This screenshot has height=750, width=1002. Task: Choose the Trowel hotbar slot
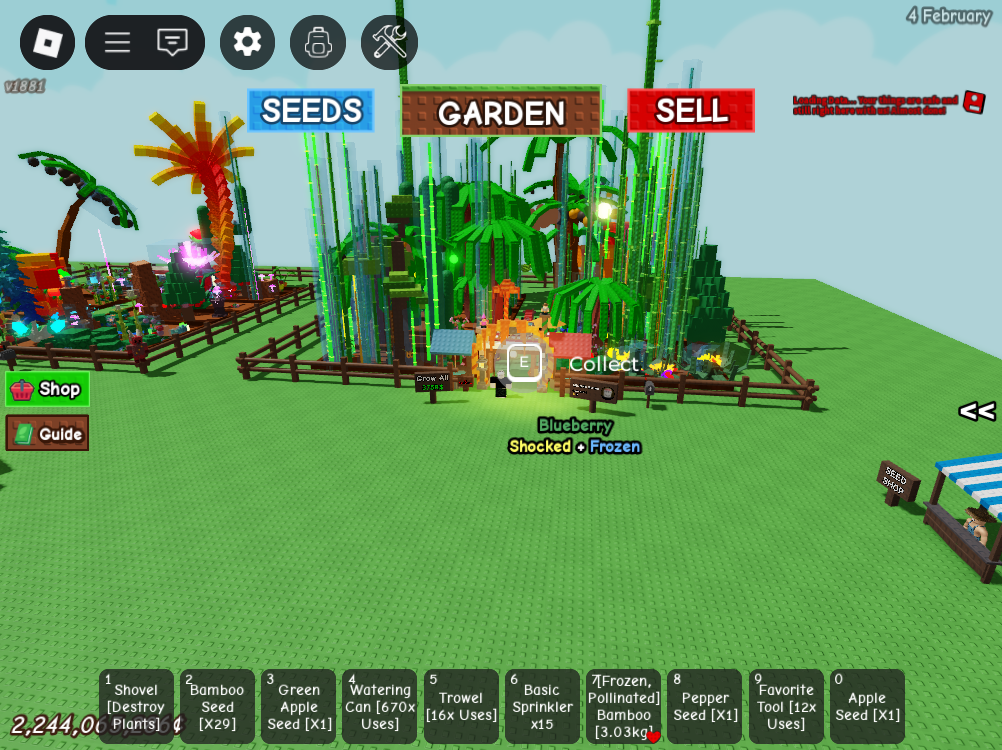pyautogui.click(x=461, y=706)
